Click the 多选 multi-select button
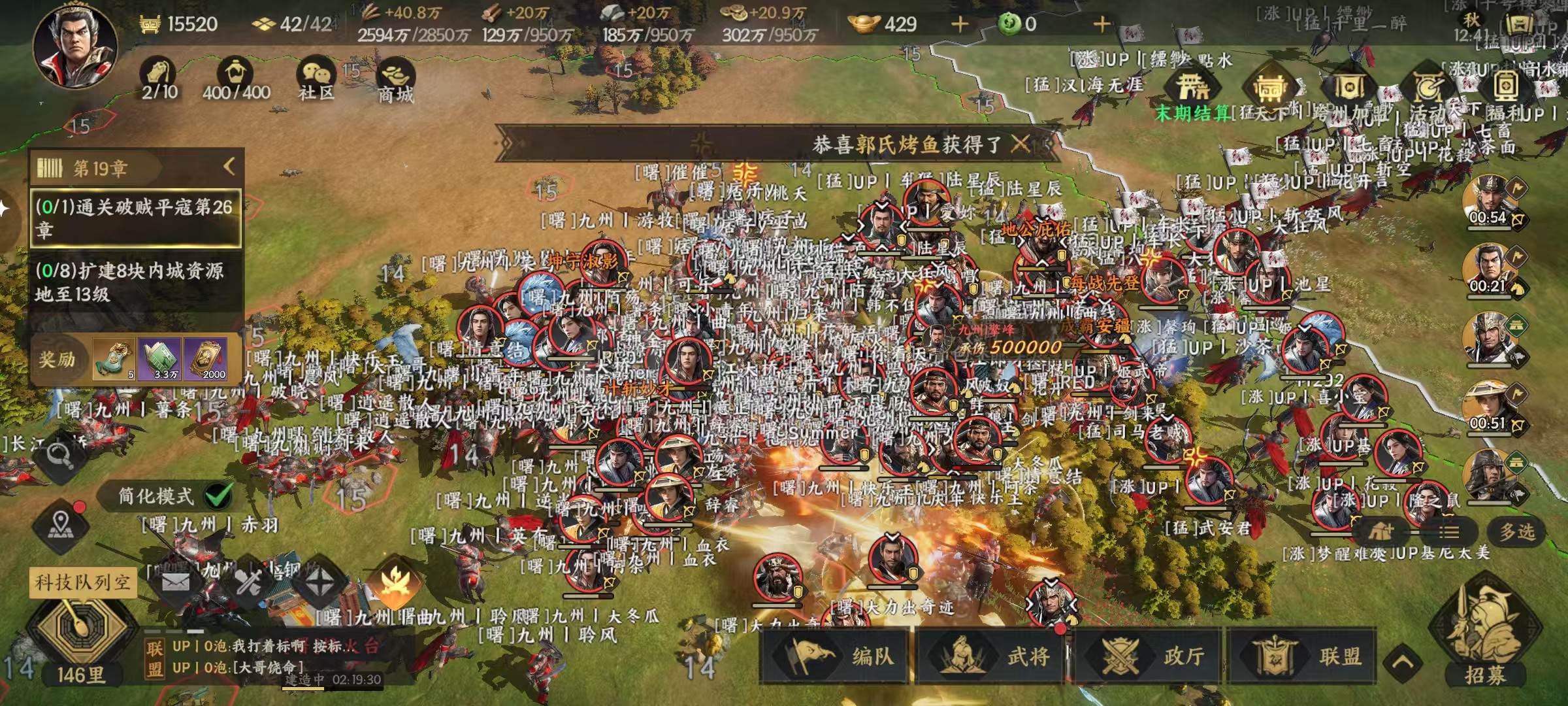1568x706 pixels. (x=1516, y=532)
